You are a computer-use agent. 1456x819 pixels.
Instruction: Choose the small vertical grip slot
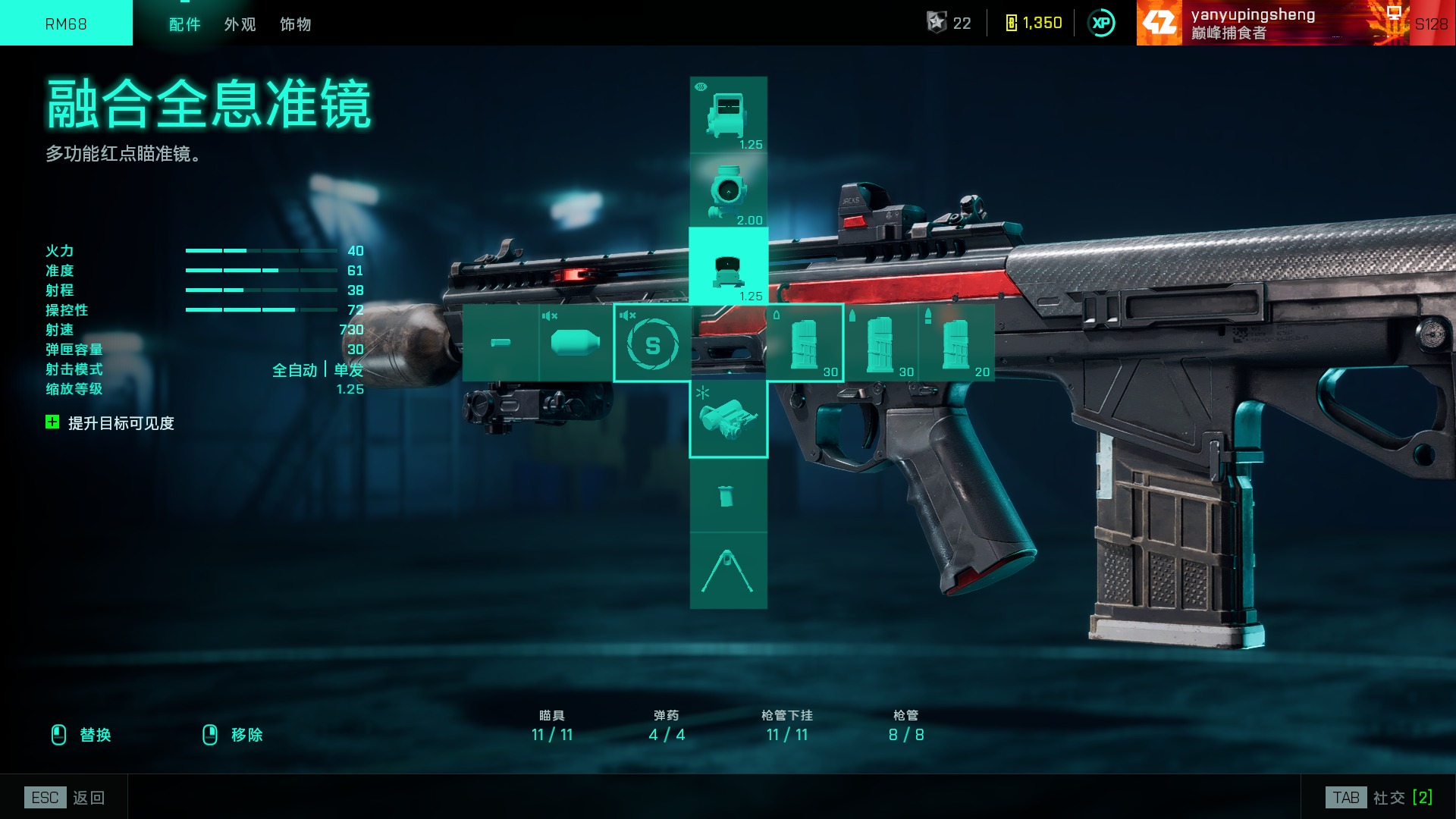click(x=728, y=495)
